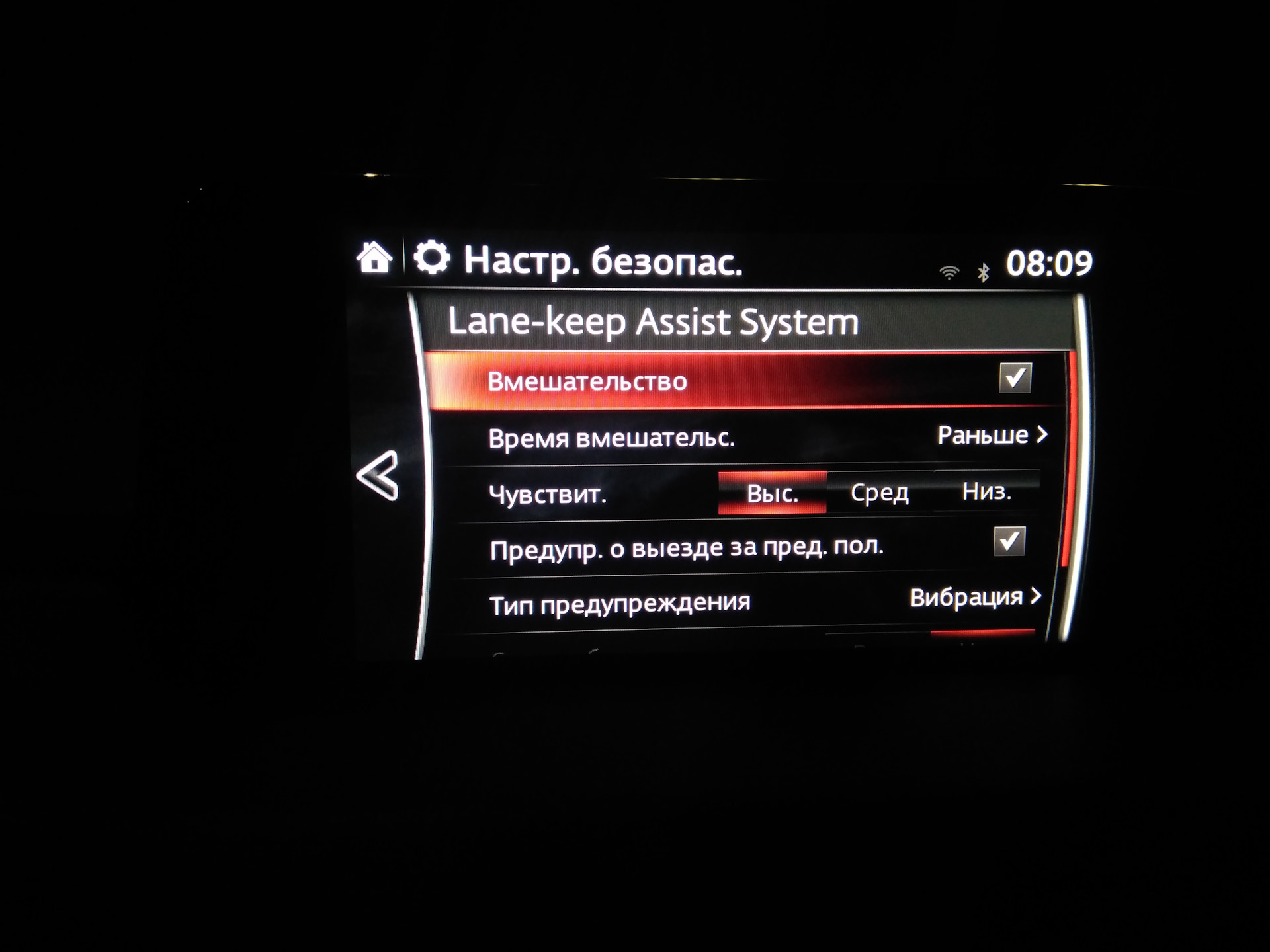1270x952 pixels.
Task: Toggle the Вмешательство checkbox
Action: pos(1015,378)
